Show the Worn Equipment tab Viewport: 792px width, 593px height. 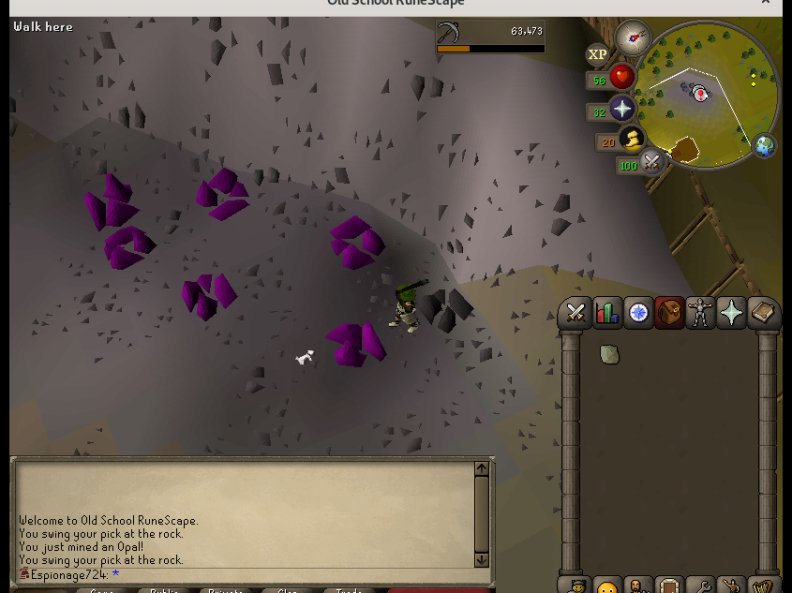[700, 313]
